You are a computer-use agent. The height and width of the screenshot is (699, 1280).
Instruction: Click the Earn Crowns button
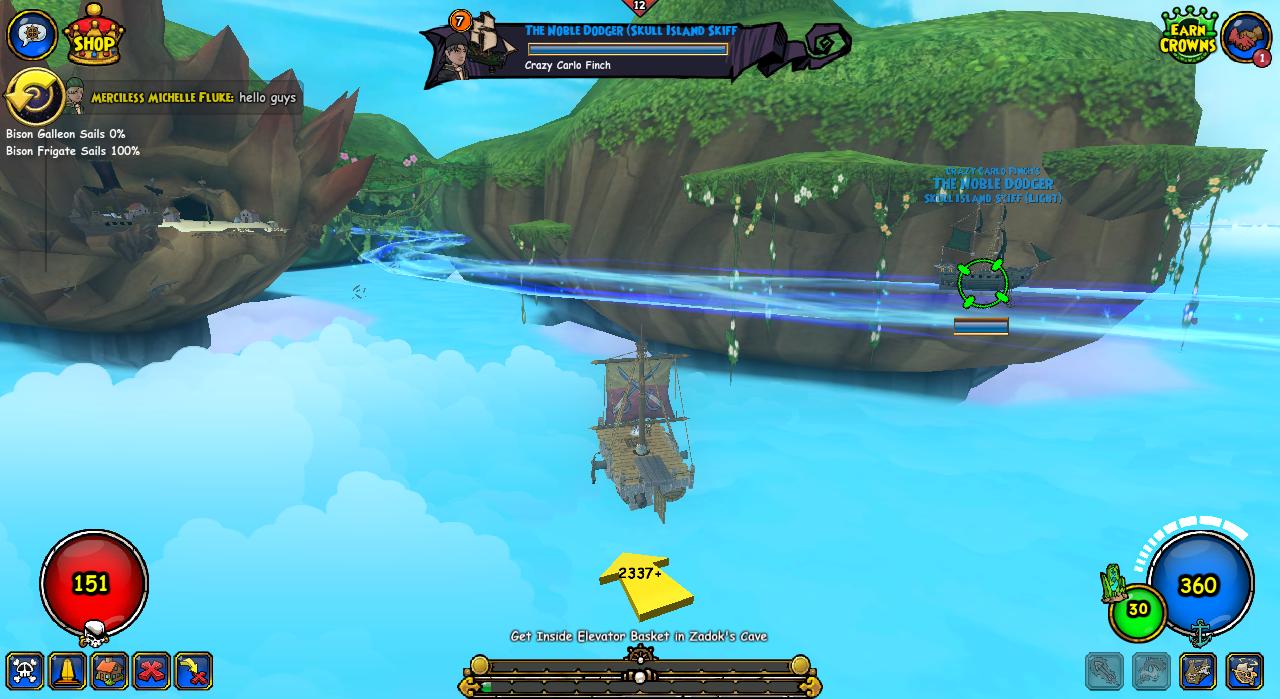1188,36
